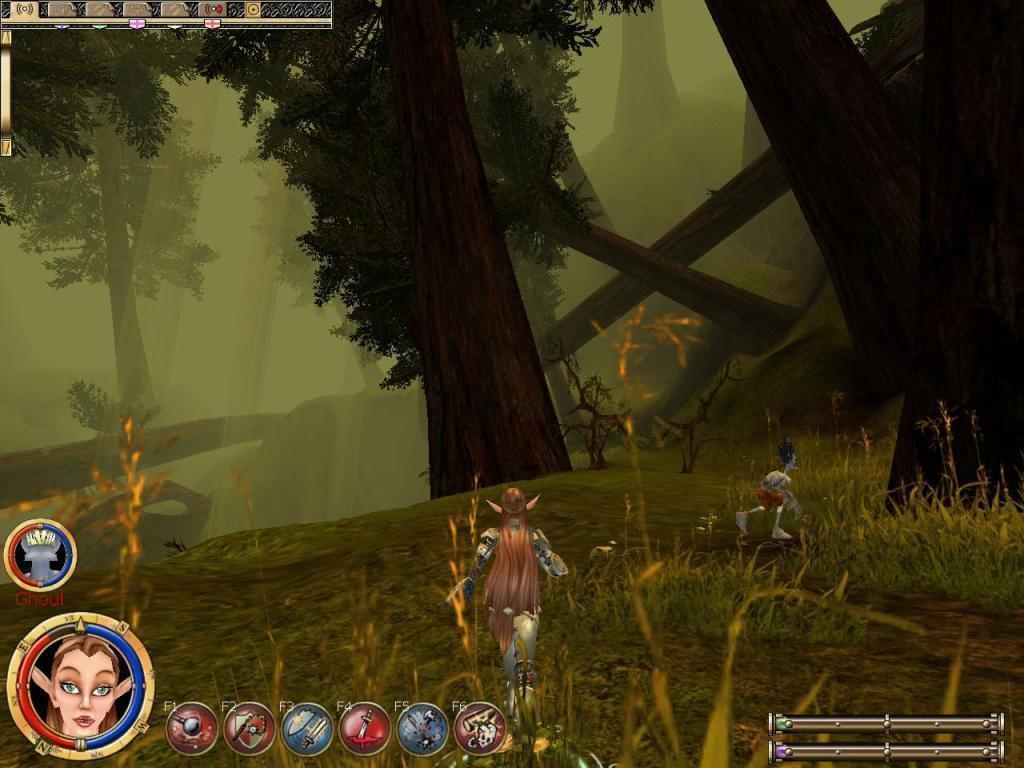The image size is (1024, 768).
Task: Choose the F5 blue hammer strike skill
Action: point(422,728)
